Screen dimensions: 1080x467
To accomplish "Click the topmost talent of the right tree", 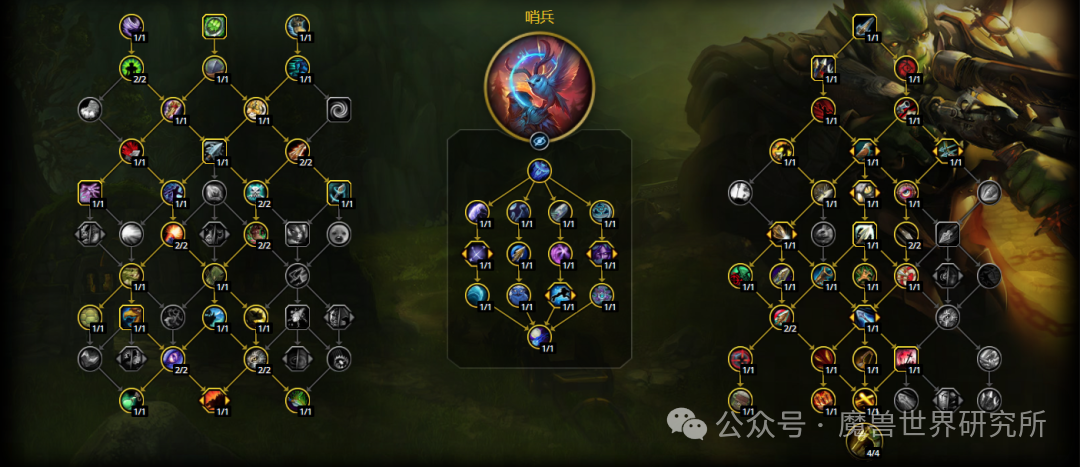I will click(x=864, y=26).
